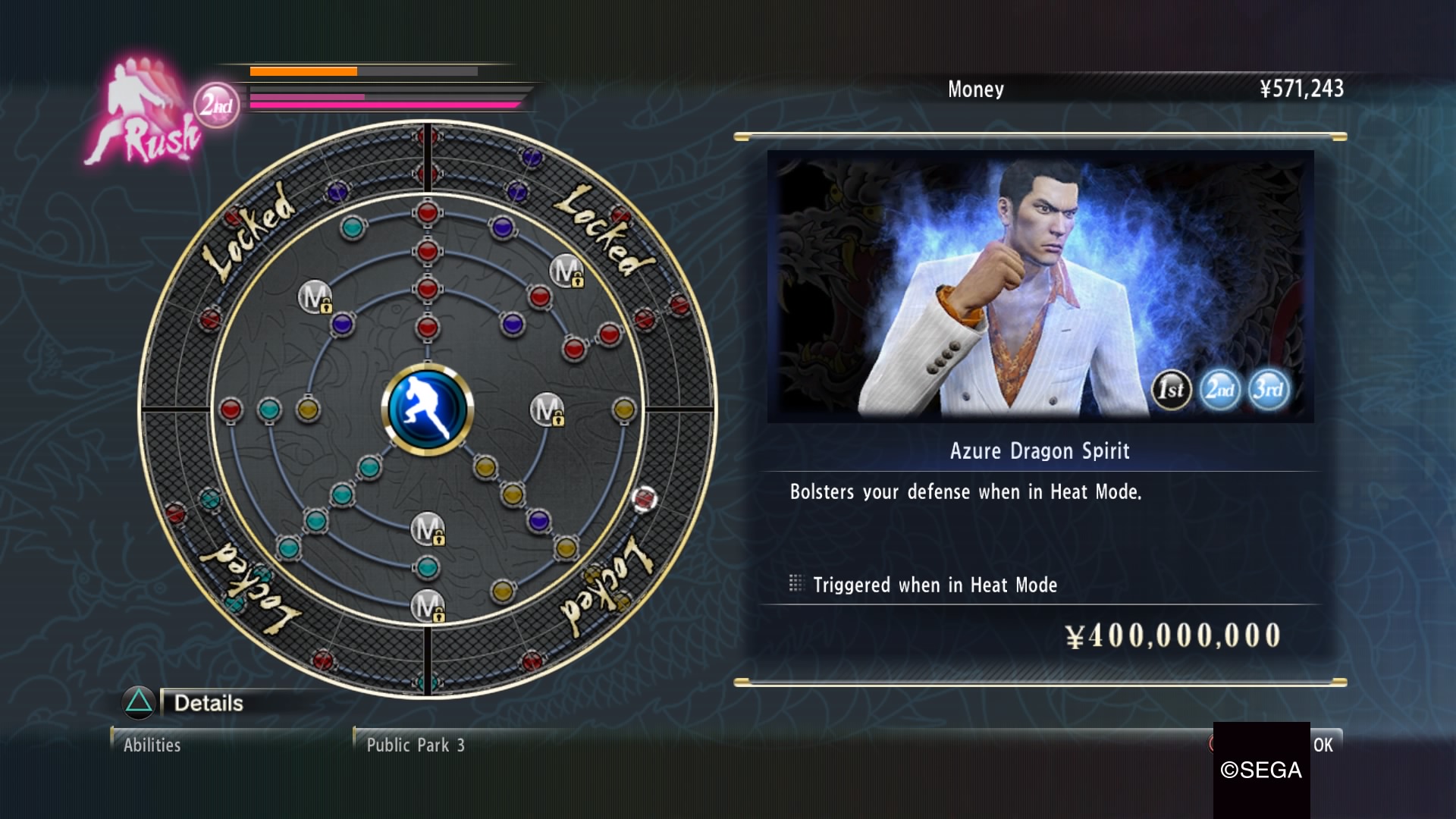Viewport: 1456px width, 819px height.
Task: Click the 2nd rank badge beside Rush logo
Action: click(216, 105)
